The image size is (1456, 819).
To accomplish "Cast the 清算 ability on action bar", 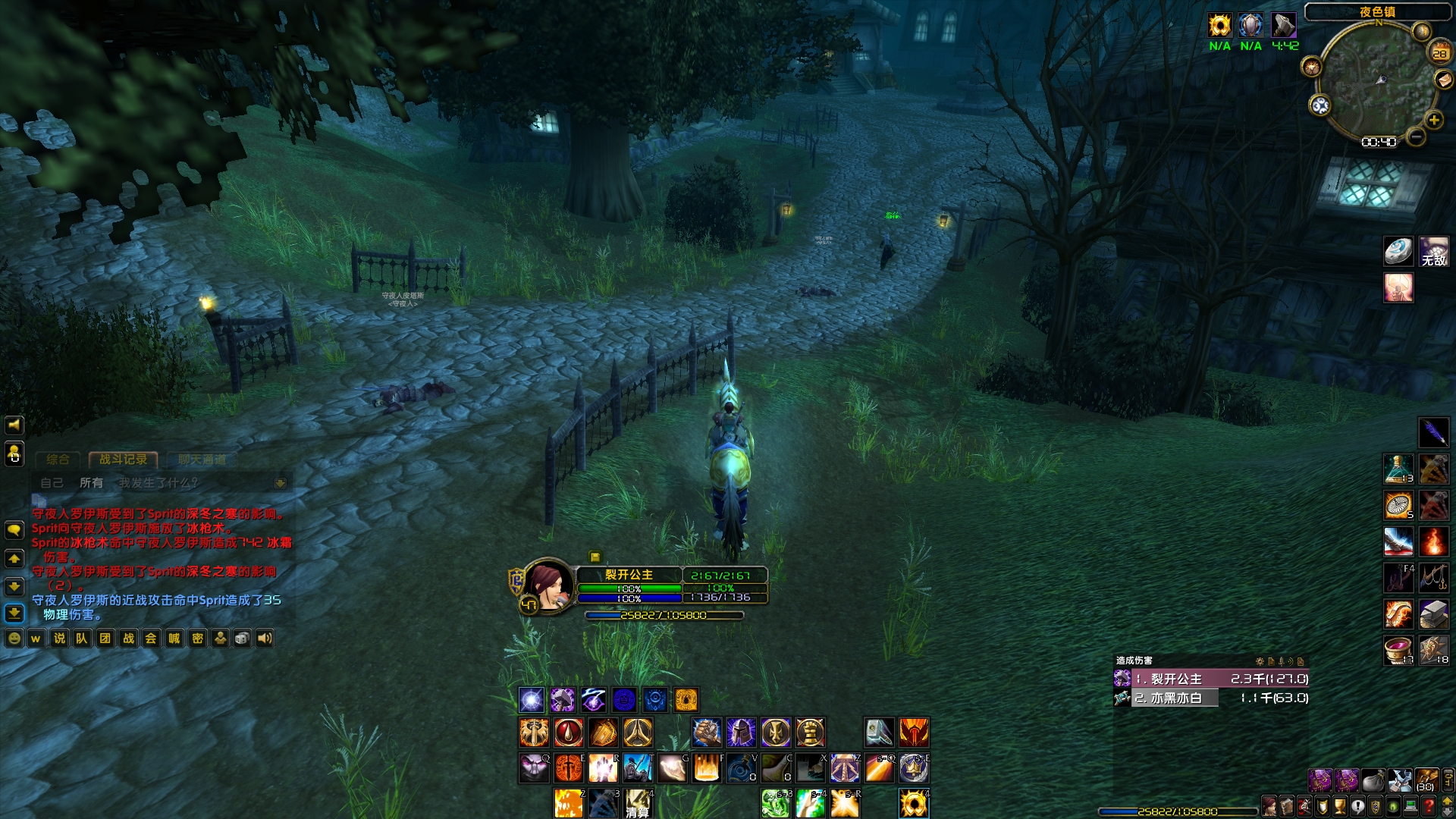I will pos(638,804).
